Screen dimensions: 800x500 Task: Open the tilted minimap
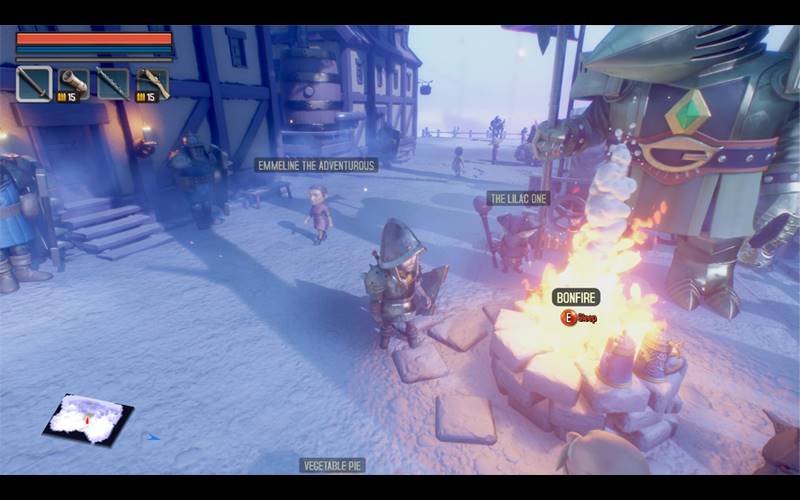88,418
